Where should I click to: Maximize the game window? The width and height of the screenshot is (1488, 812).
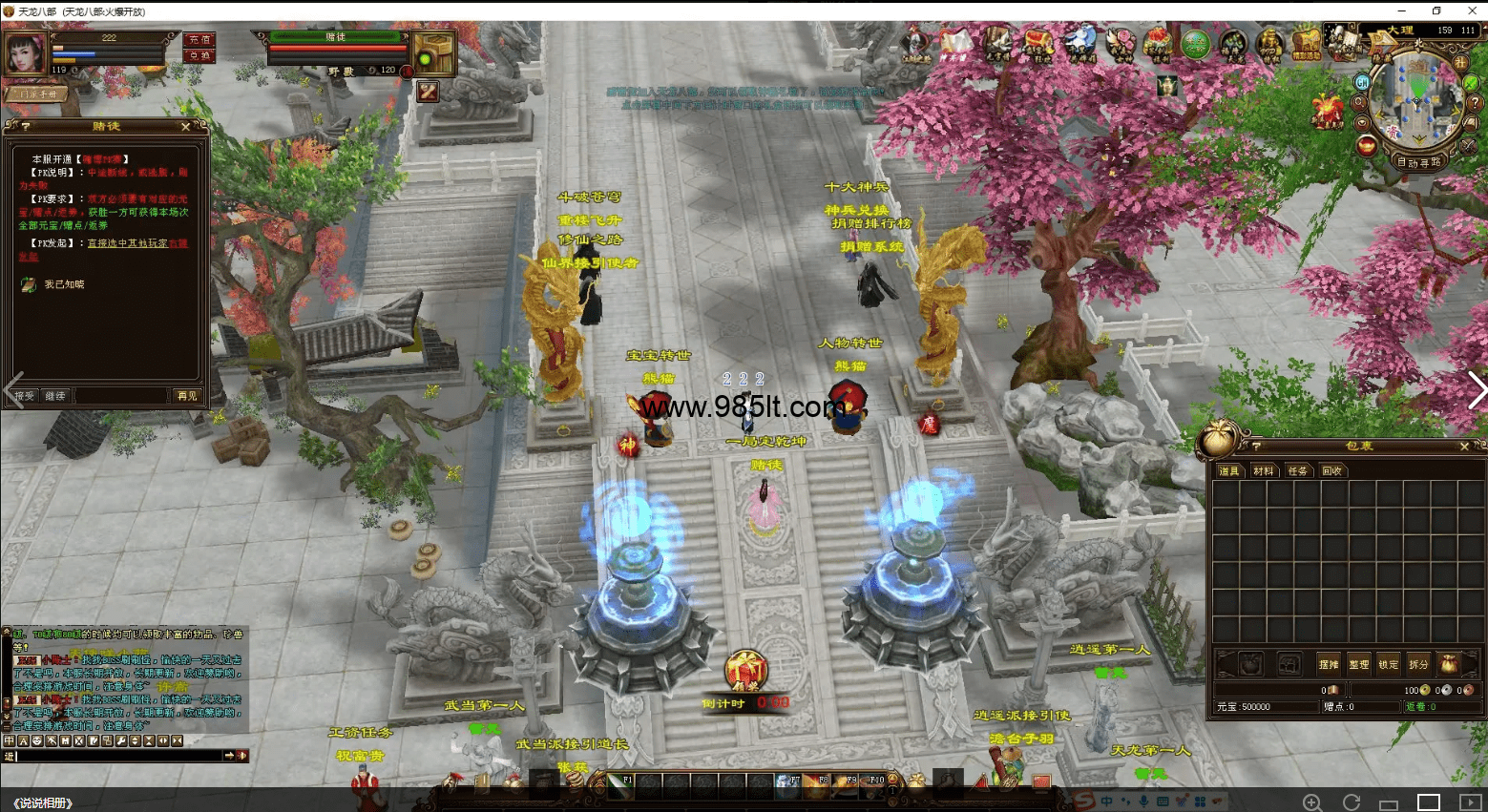pos(1436,10)
